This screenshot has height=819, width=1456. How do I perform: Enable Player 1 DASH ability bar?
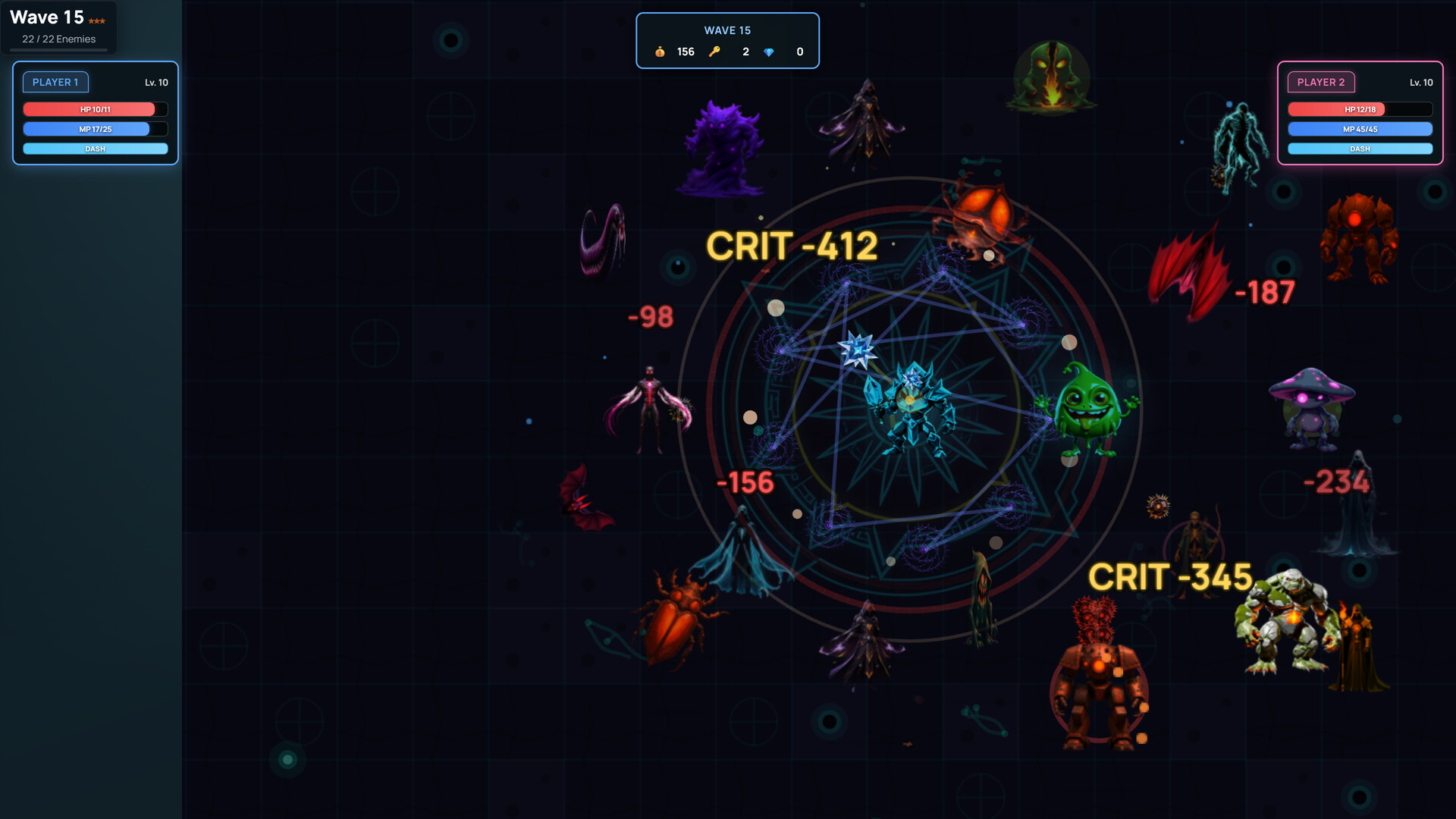pos(95,149)
